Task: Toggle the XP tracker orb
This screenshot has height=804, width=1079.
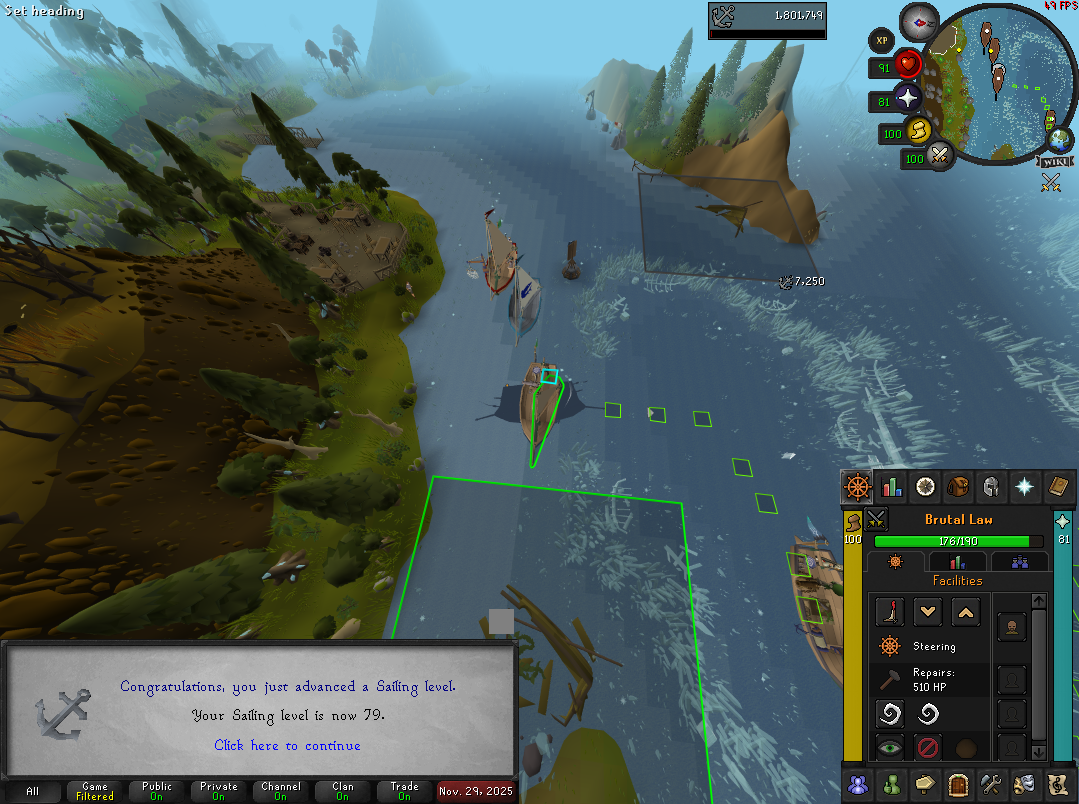Action: pos(881,41)
